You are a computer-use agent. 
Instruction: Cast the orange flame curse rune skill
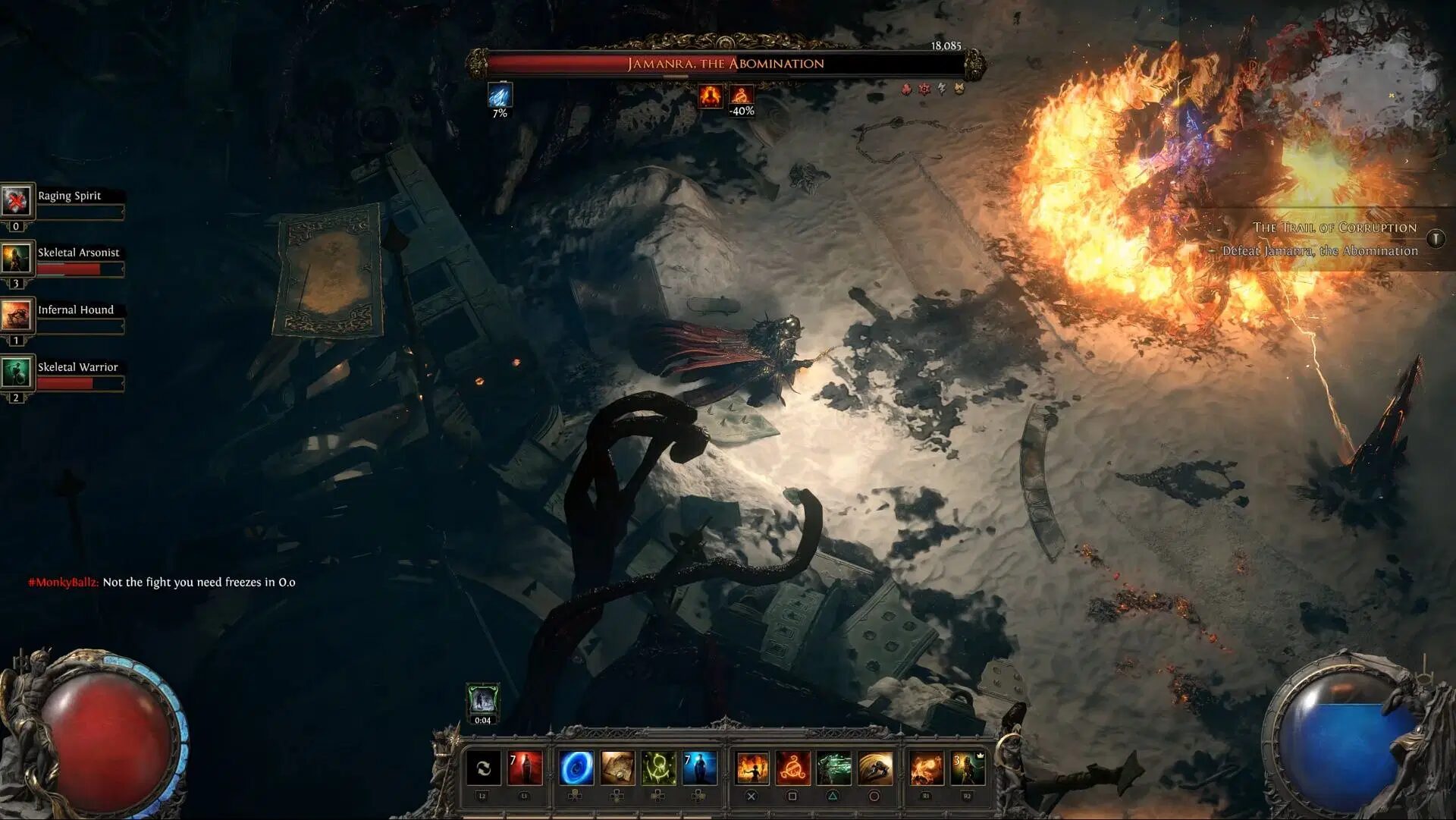click(792, 768)
